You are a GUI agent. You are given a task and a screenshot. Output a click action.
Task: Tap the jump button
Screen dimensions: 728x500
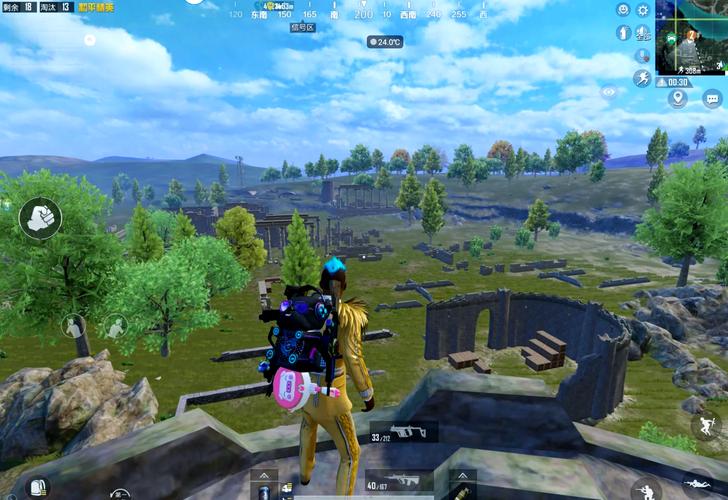(706, 424)
